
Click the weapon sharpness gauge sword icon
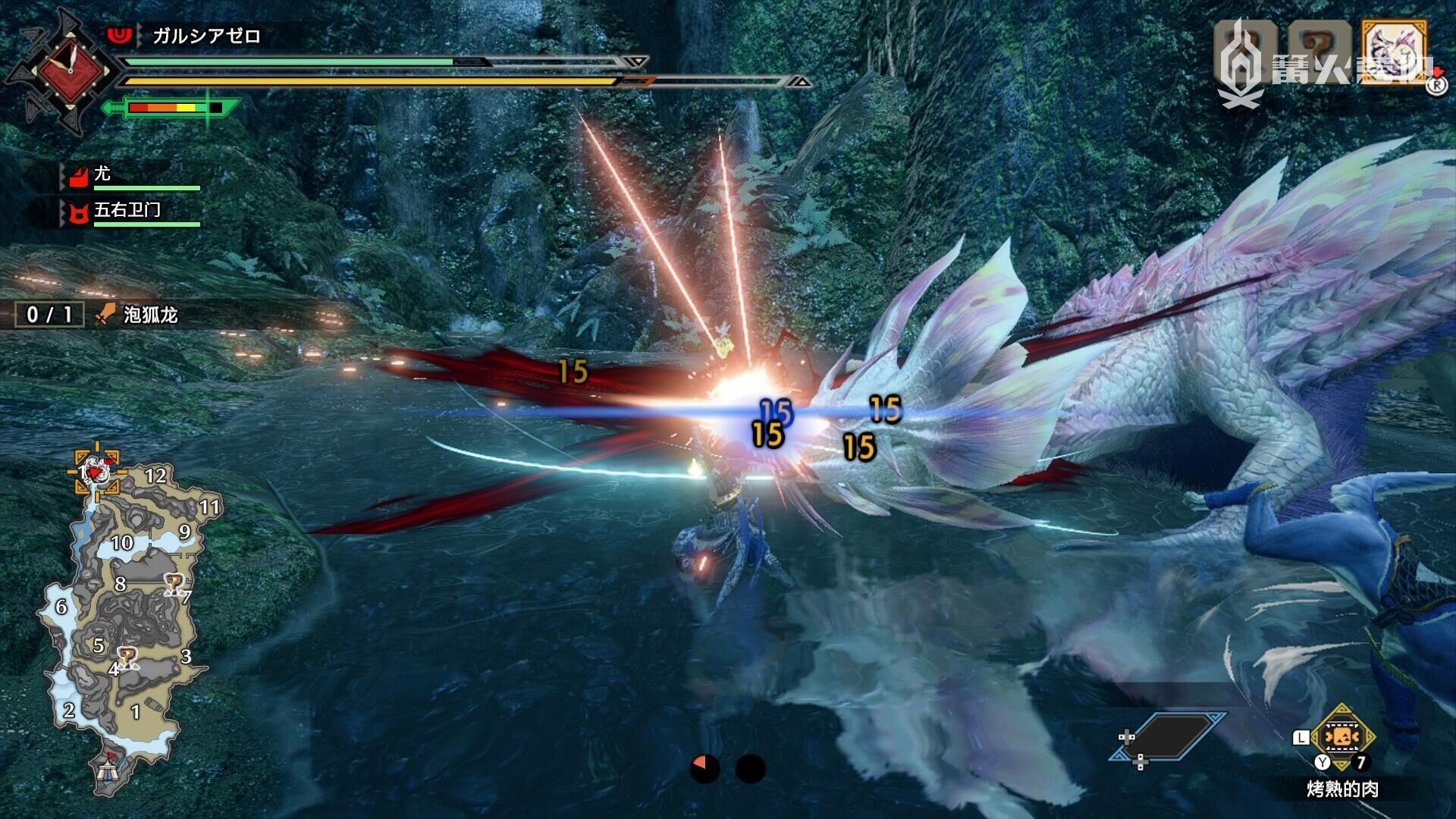[x=171, y=108]
